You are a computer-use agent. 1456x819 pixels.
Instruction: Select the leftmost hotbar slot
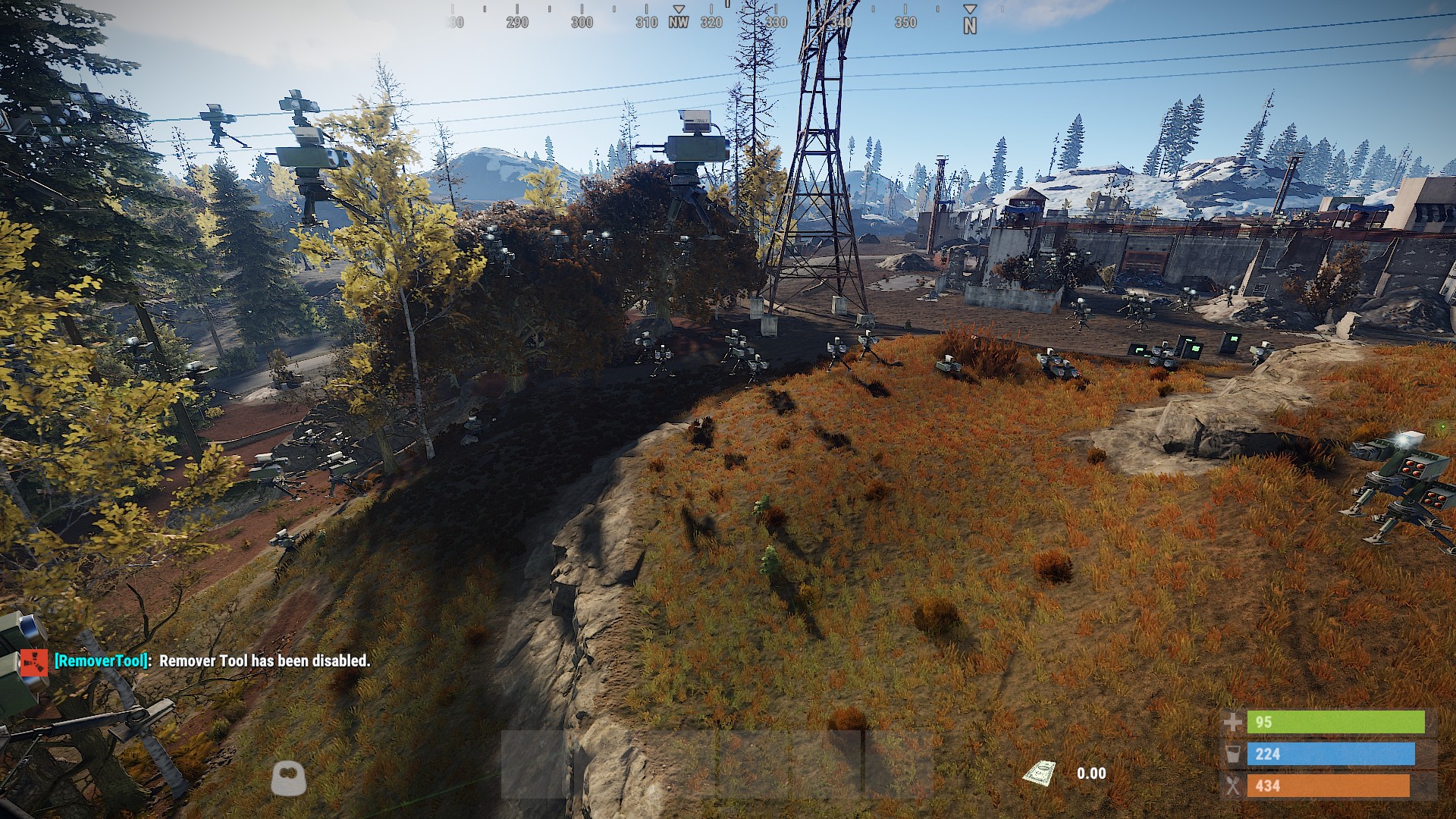click(x=531, y=766)
